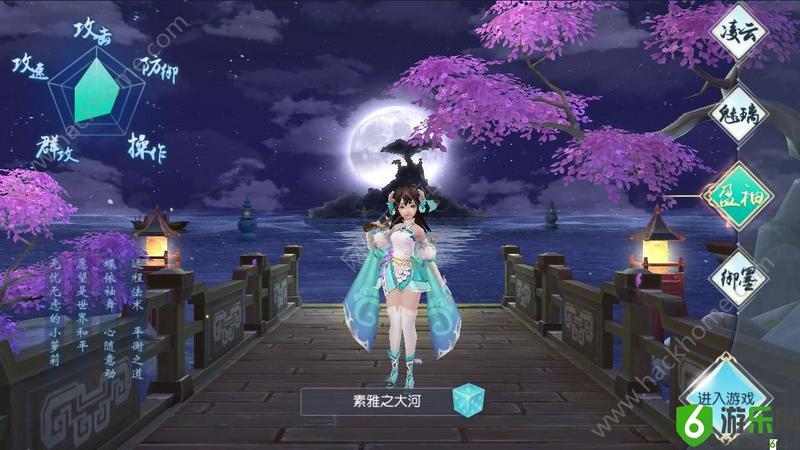Click the character name field 素雅之大河
The width and height of the screenshot is (800, 450).
click(x=372, y=401)
